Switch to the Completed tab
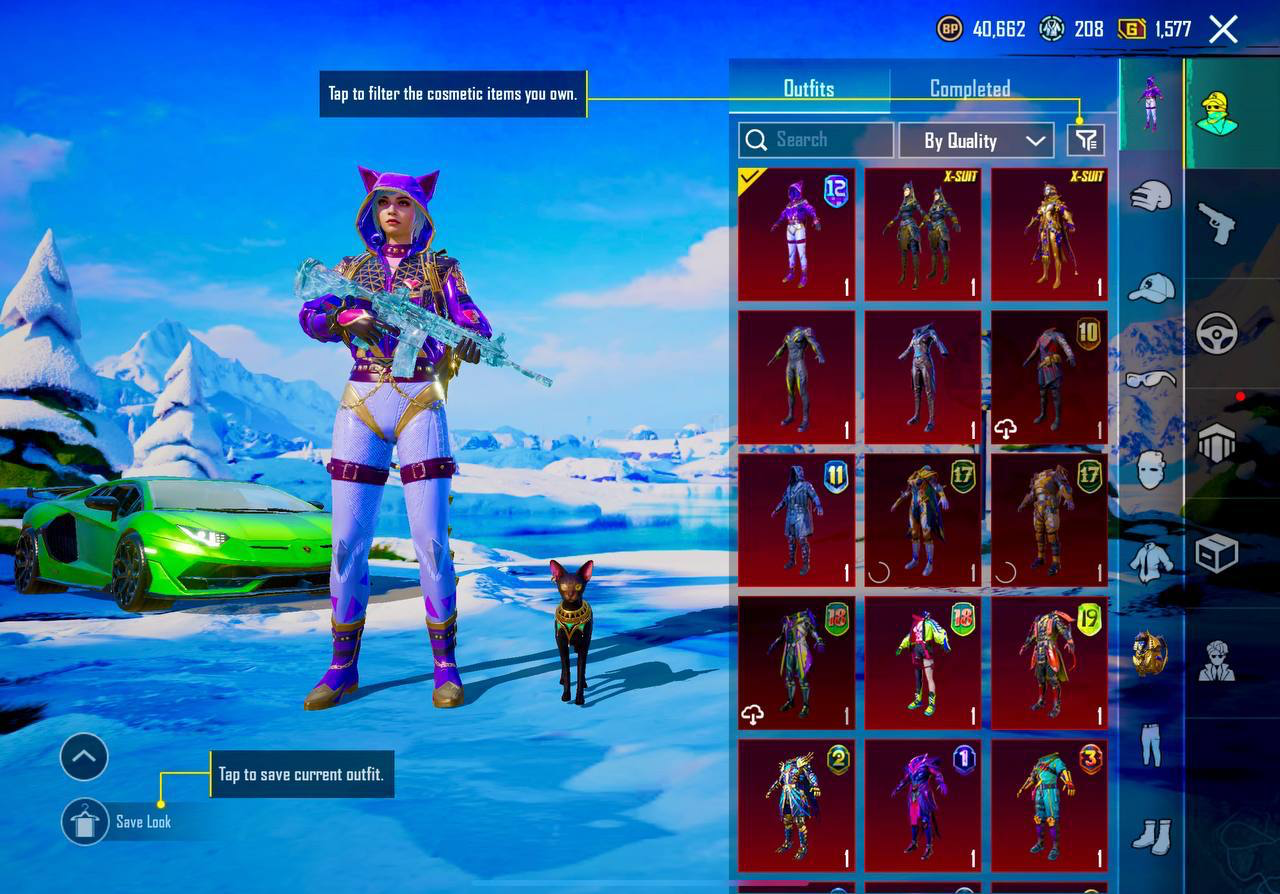The image size is (1280, 894). pos(969,89)
